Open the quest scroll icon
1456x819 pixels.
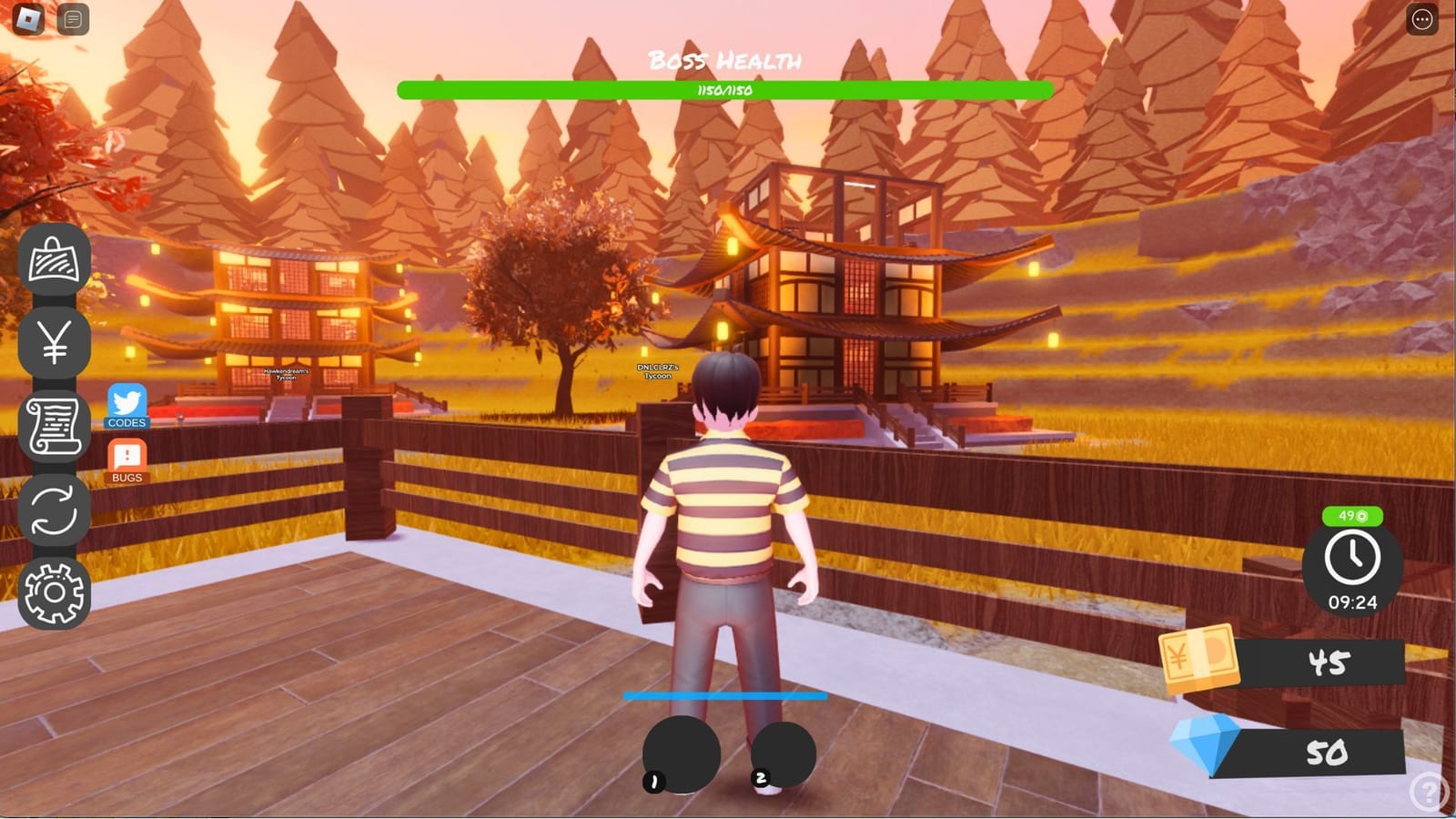pyautogui.click(x=53, y=423)
